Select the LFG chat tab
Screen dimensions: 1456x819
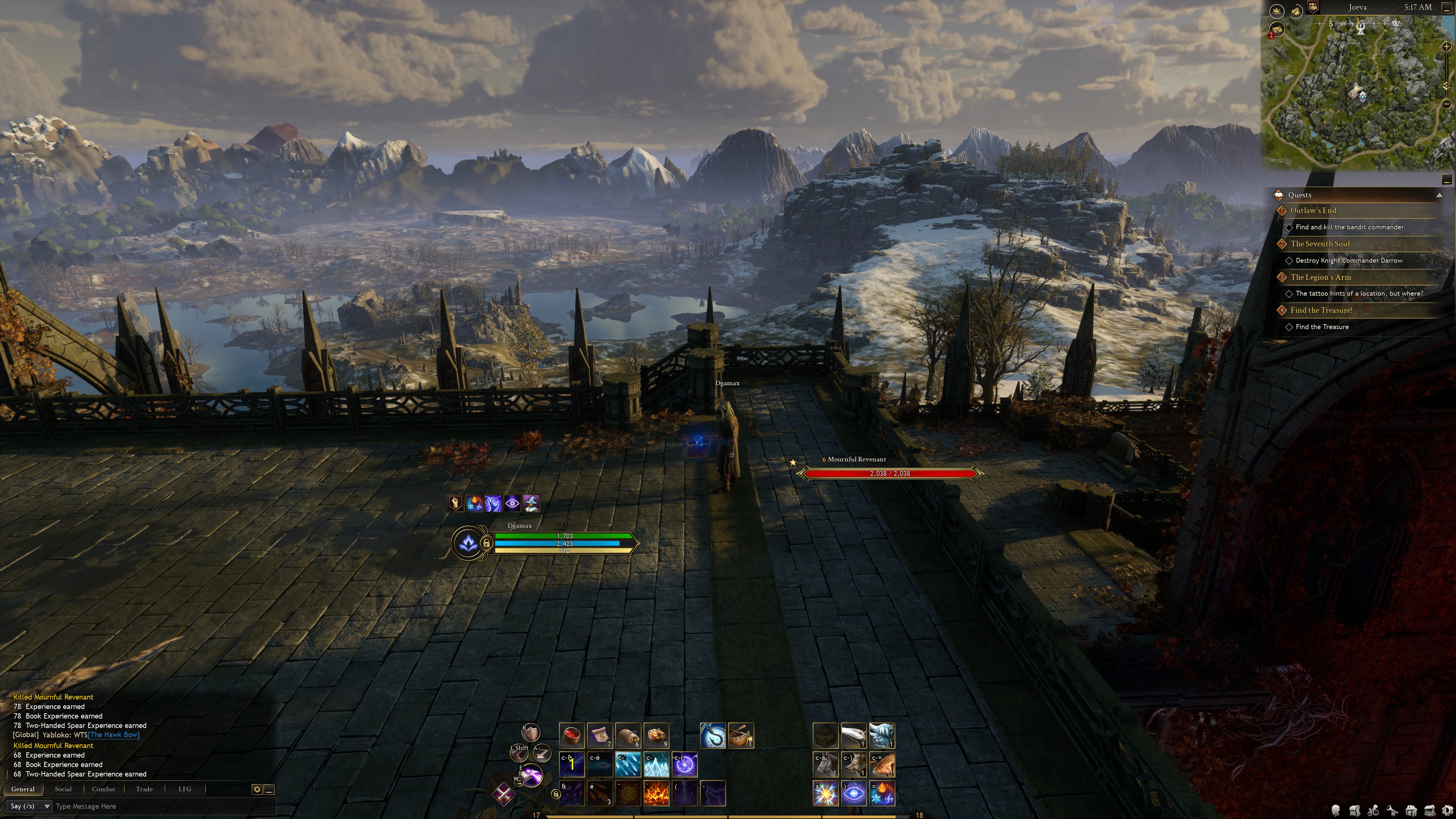(185, 789)
